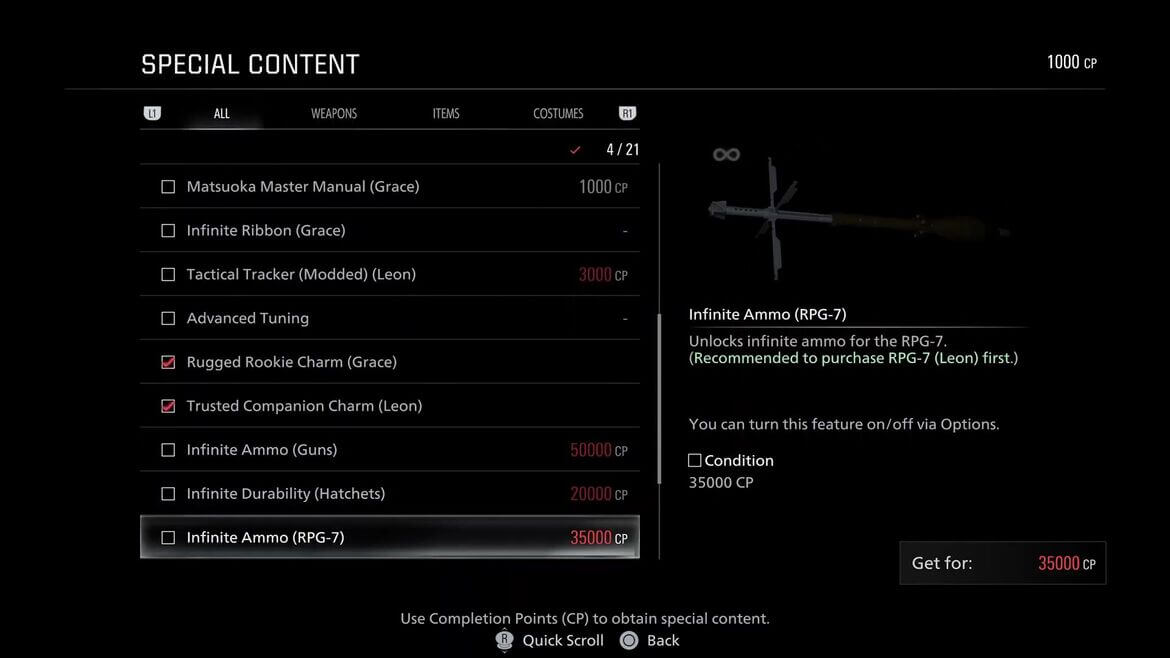Image resolution: width=1170 pixels, height=658 pixels.
Task: Open the WEAPONS category tab
Action: click(x=334, y=114)
